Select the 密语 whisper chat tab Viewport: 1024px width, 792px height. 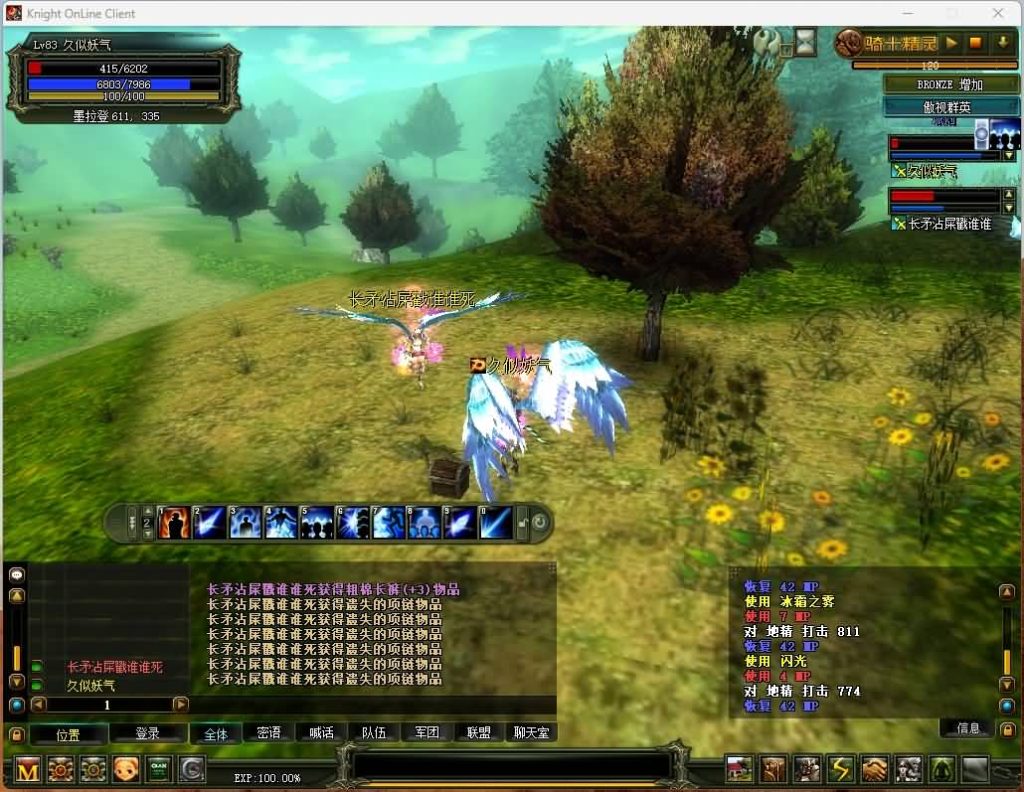269,733
